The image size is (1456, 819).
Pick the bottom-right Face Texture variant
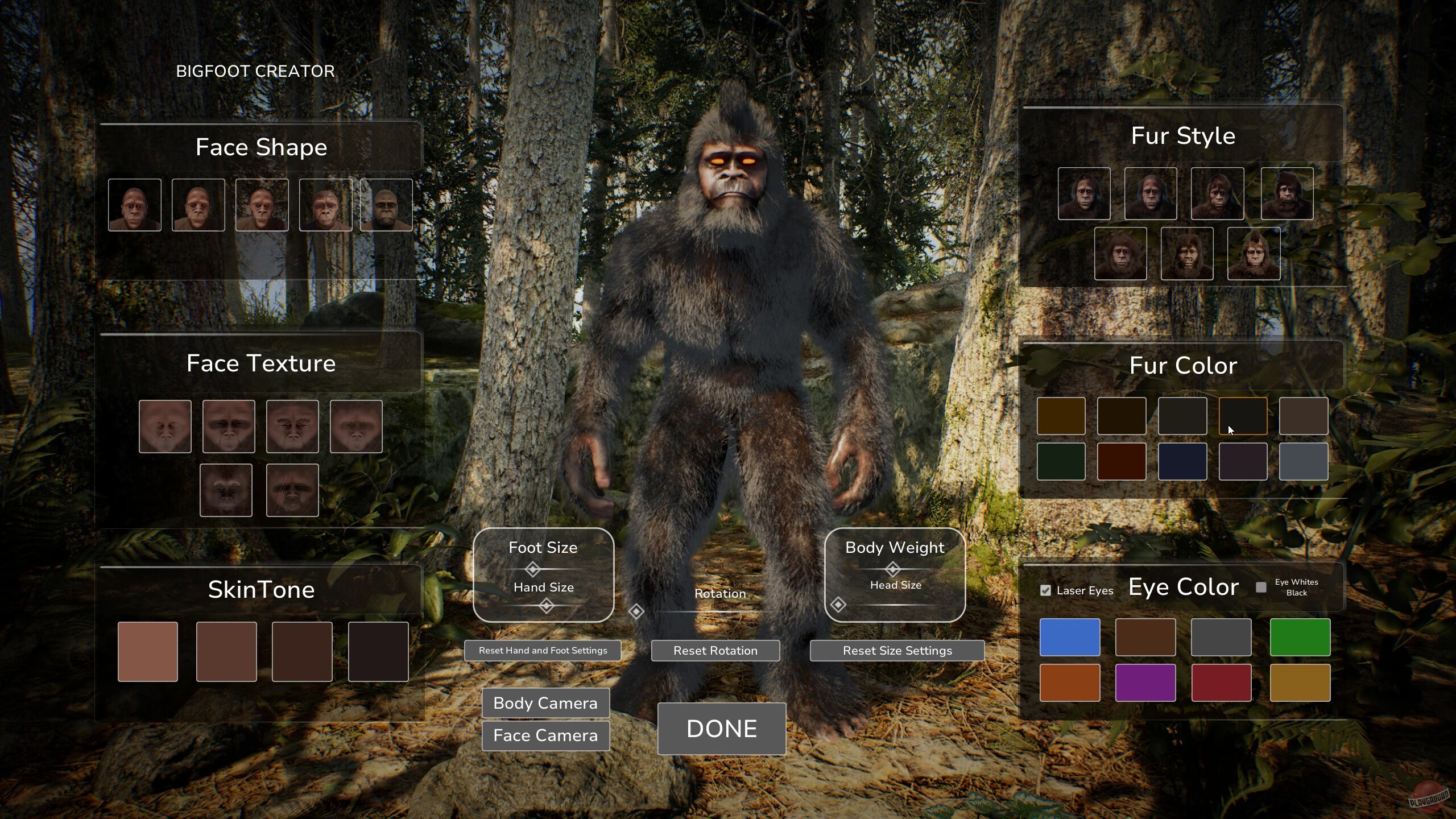tap(292, 489)
